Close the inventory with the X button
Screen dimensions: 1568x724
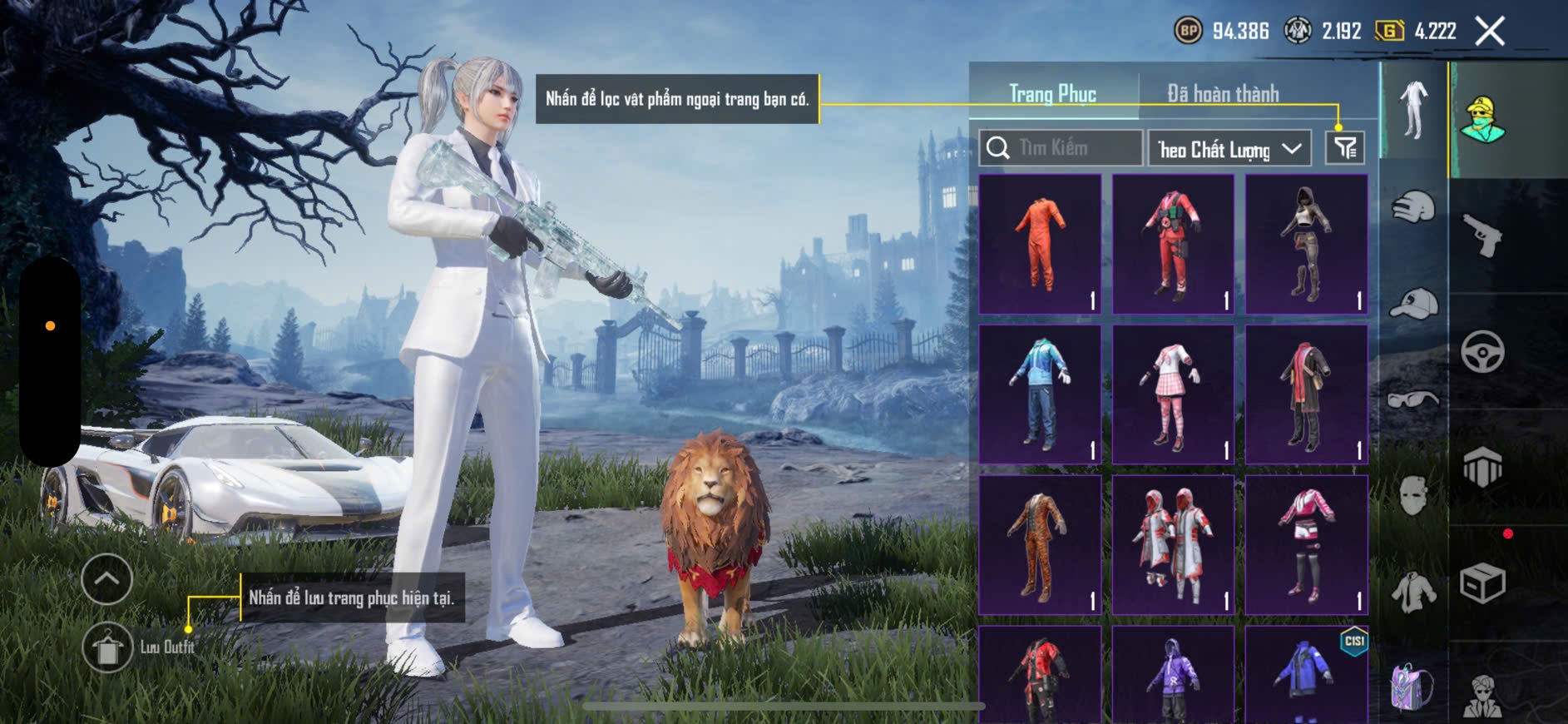[x=1490, y=32]
